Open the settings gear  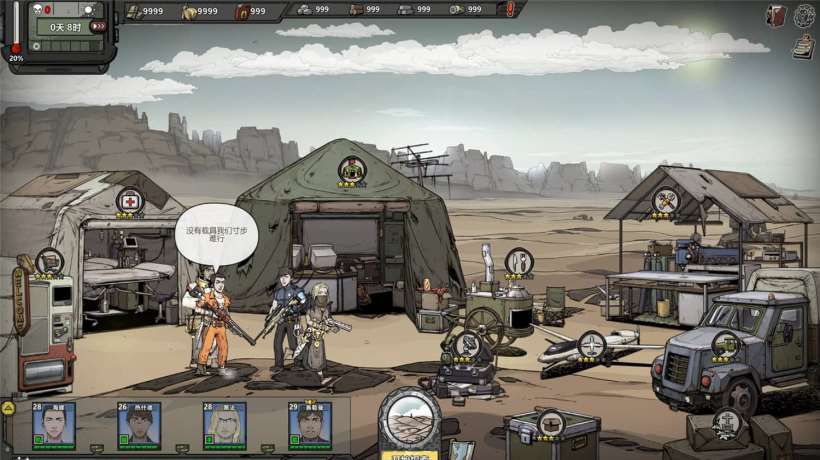pos(805,15)
